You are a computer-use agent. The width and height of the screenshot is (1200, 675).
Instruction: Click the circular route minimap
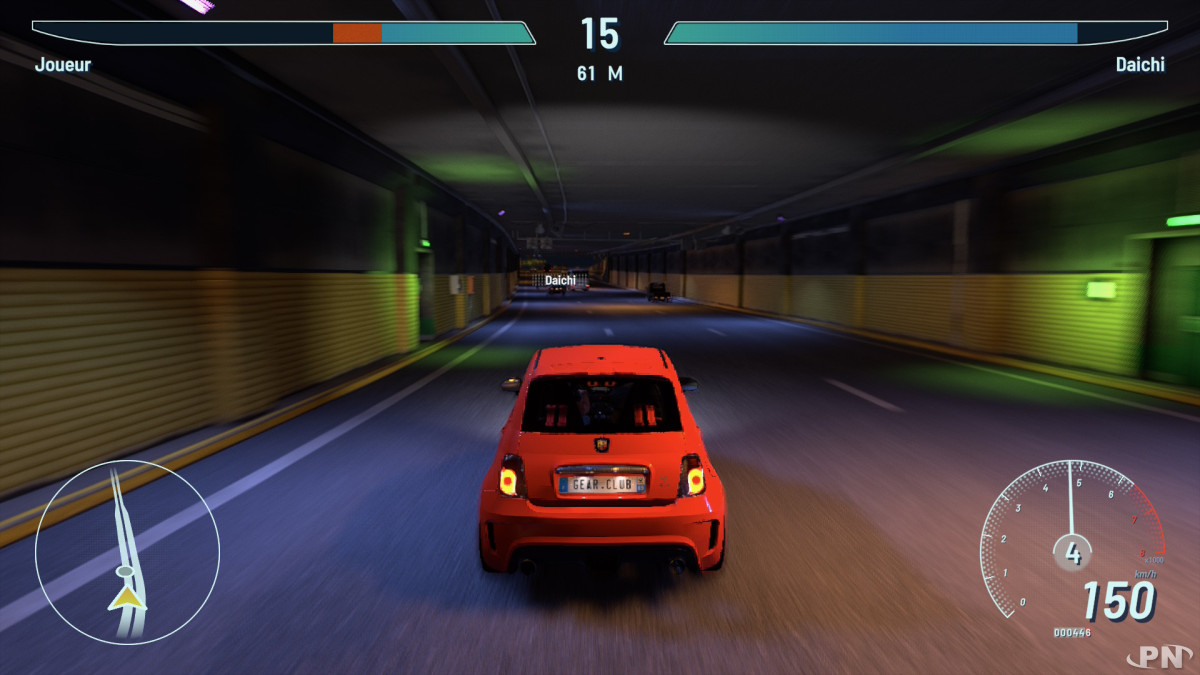(x=127, y=550)
